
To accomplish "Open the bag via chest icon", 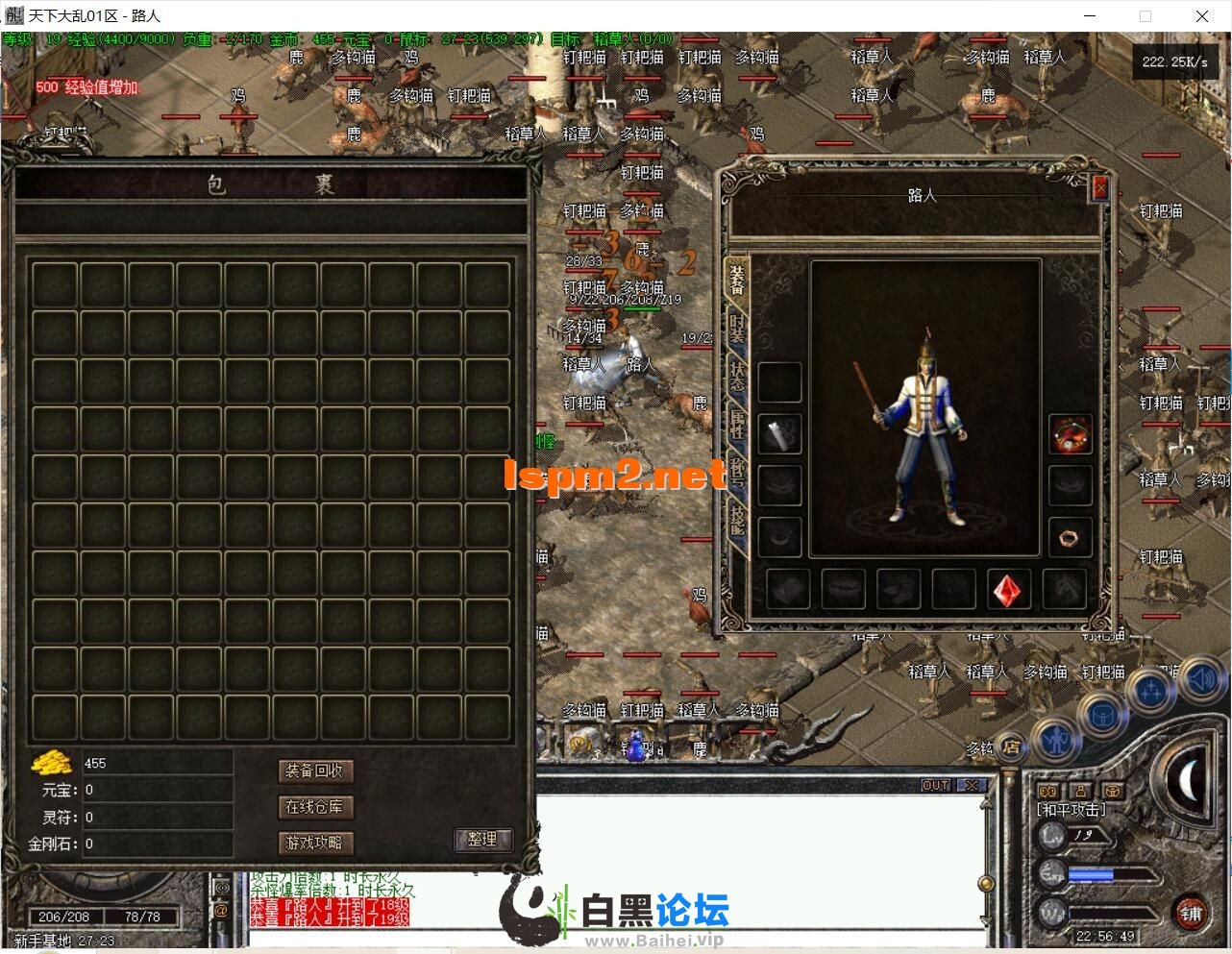I will 1101,716.
